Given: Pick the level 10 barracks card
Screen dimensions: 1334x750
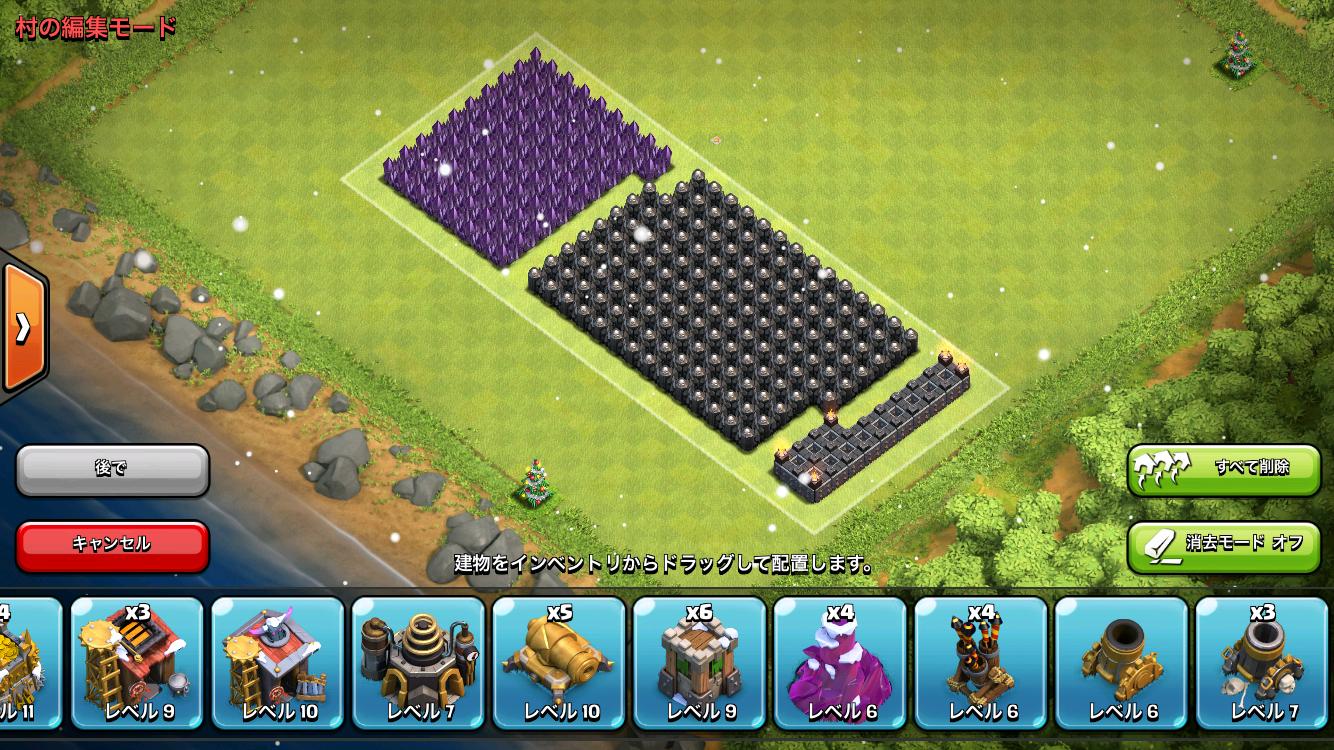Looking at the screenshot, I should coord(278,662).
